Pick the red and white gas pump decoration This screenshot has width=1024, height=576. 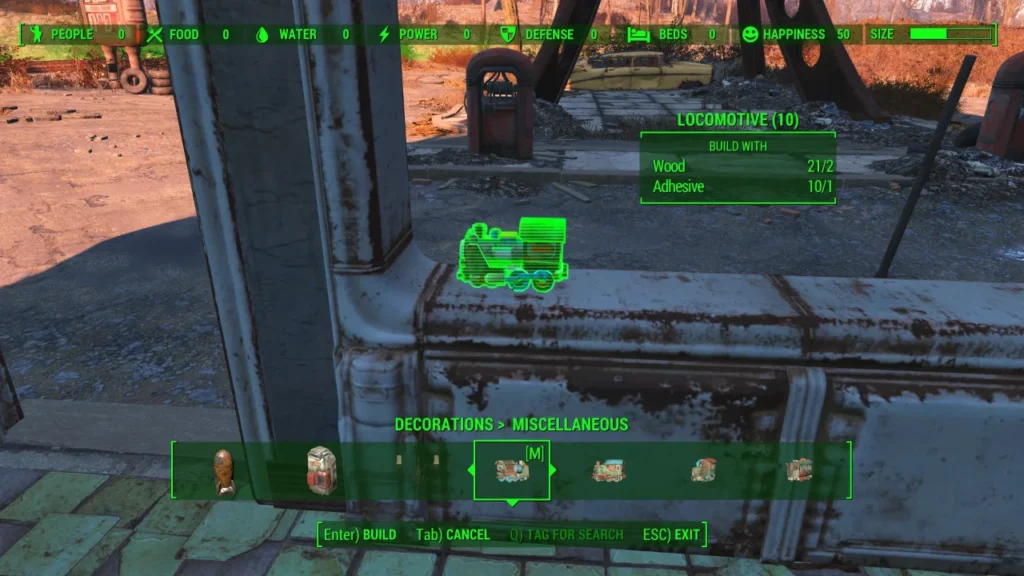(x=321, y=470)
